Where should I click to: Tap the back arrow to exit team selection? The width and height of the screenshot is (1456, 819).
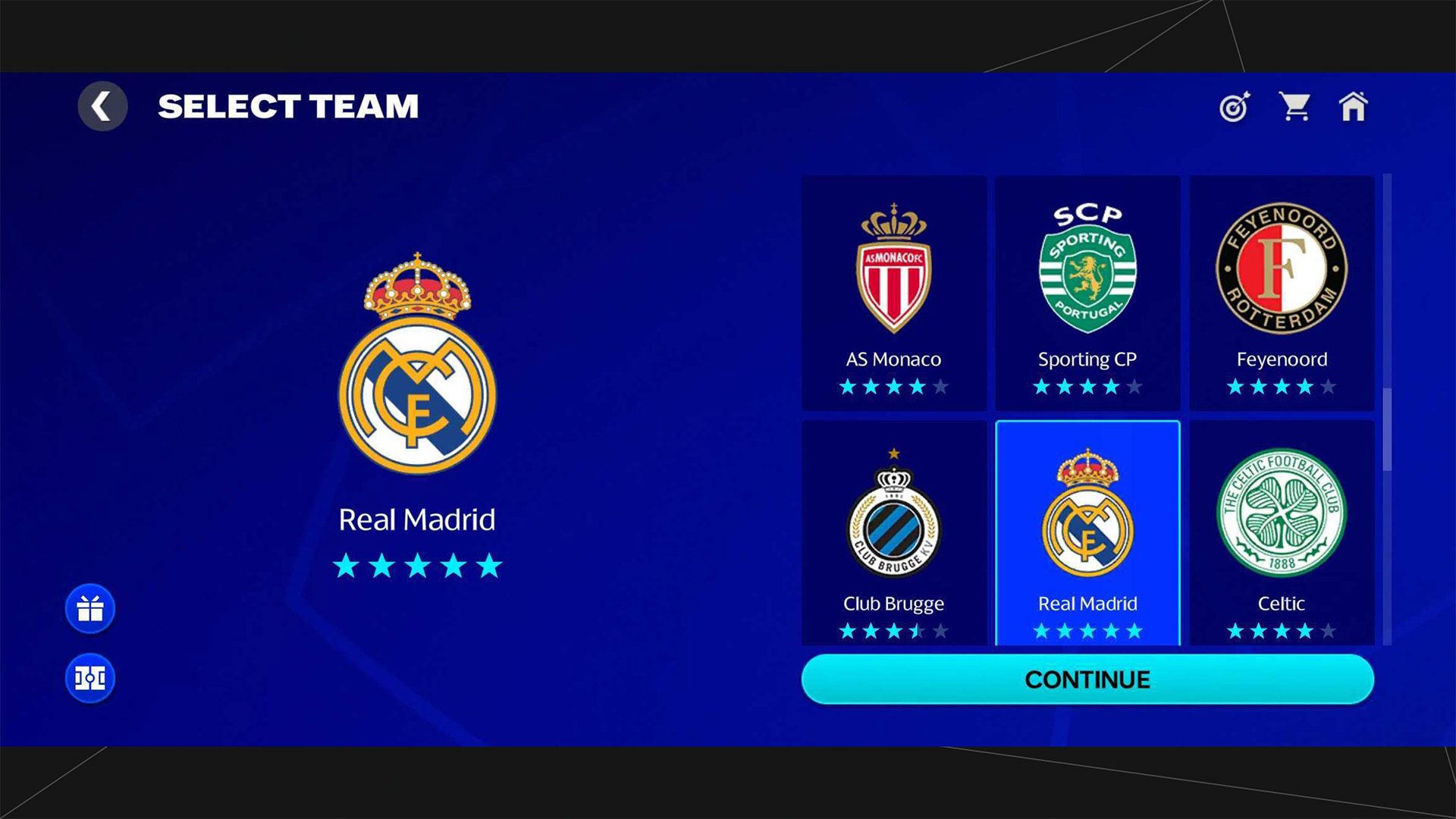point(102,106)
